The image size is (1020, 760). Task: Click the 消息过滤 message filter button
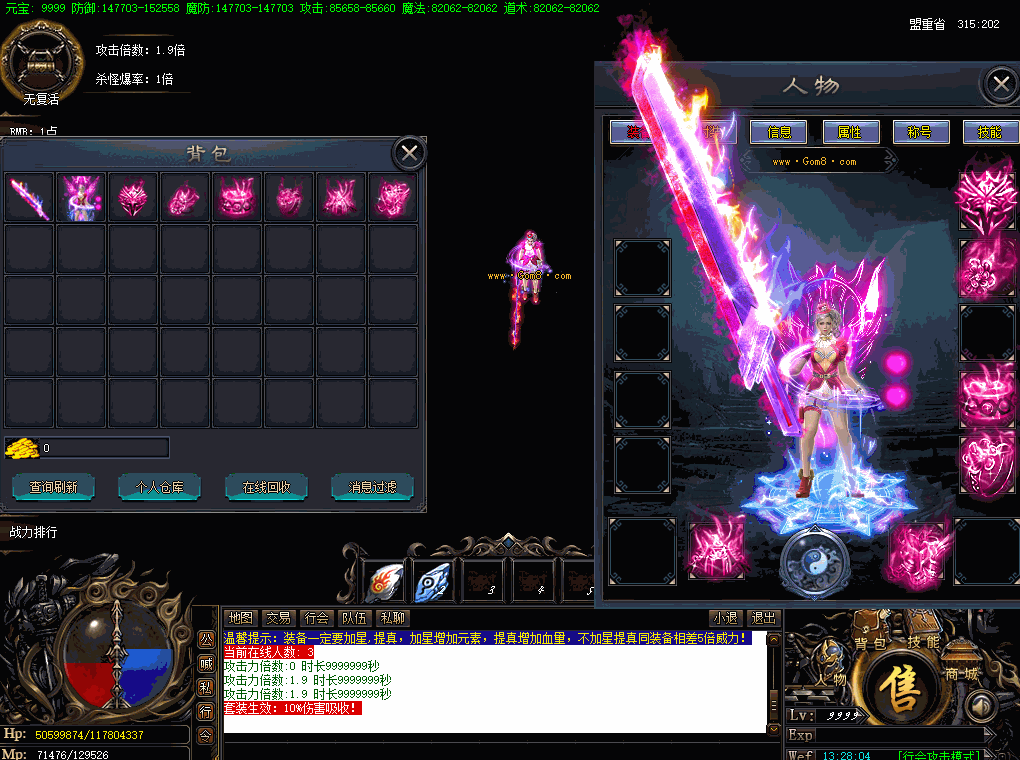click(372, 487)
